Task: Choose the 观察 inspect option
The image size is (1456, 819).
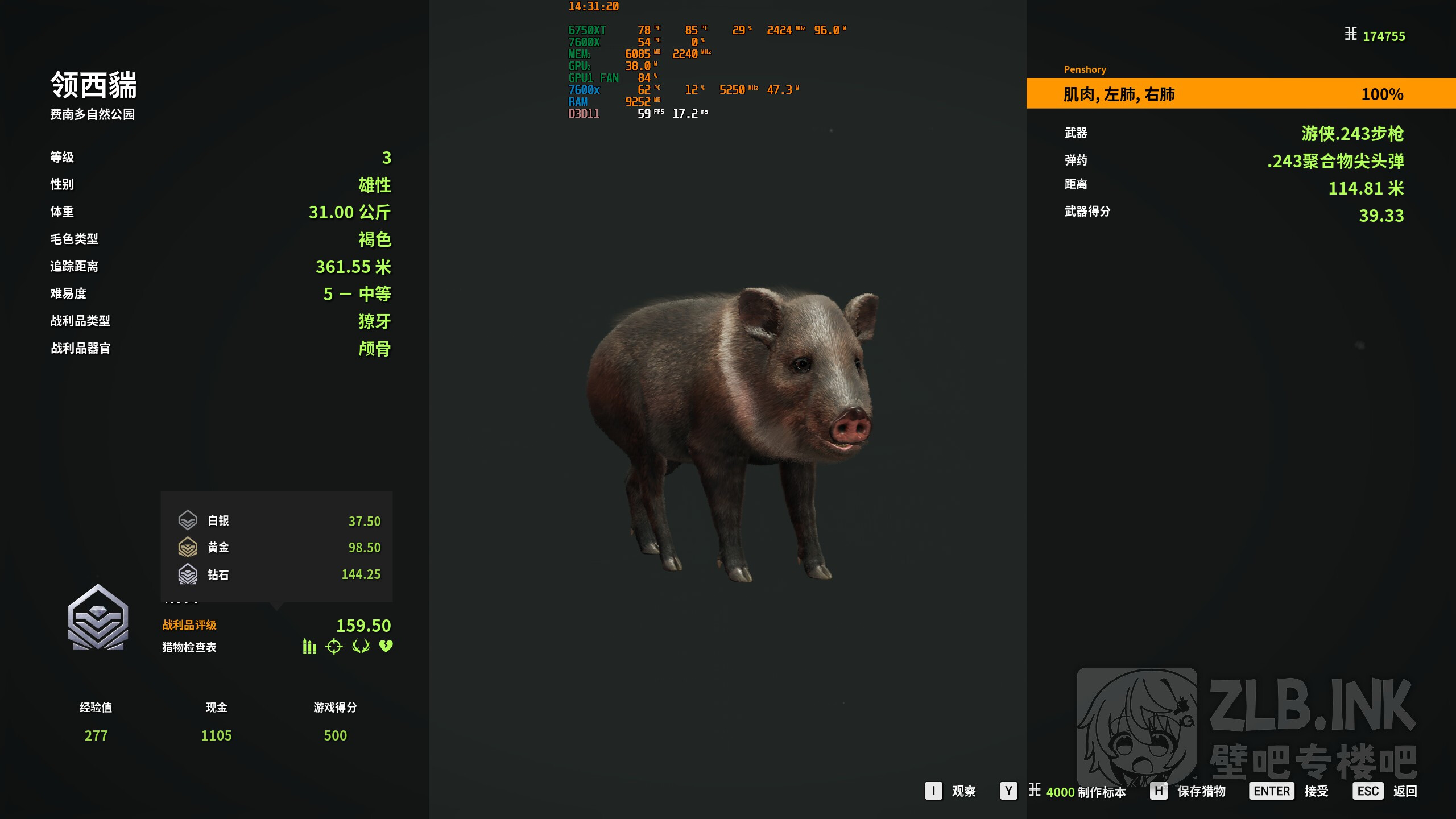Action: pyautogui.click(x=951, y=791)
